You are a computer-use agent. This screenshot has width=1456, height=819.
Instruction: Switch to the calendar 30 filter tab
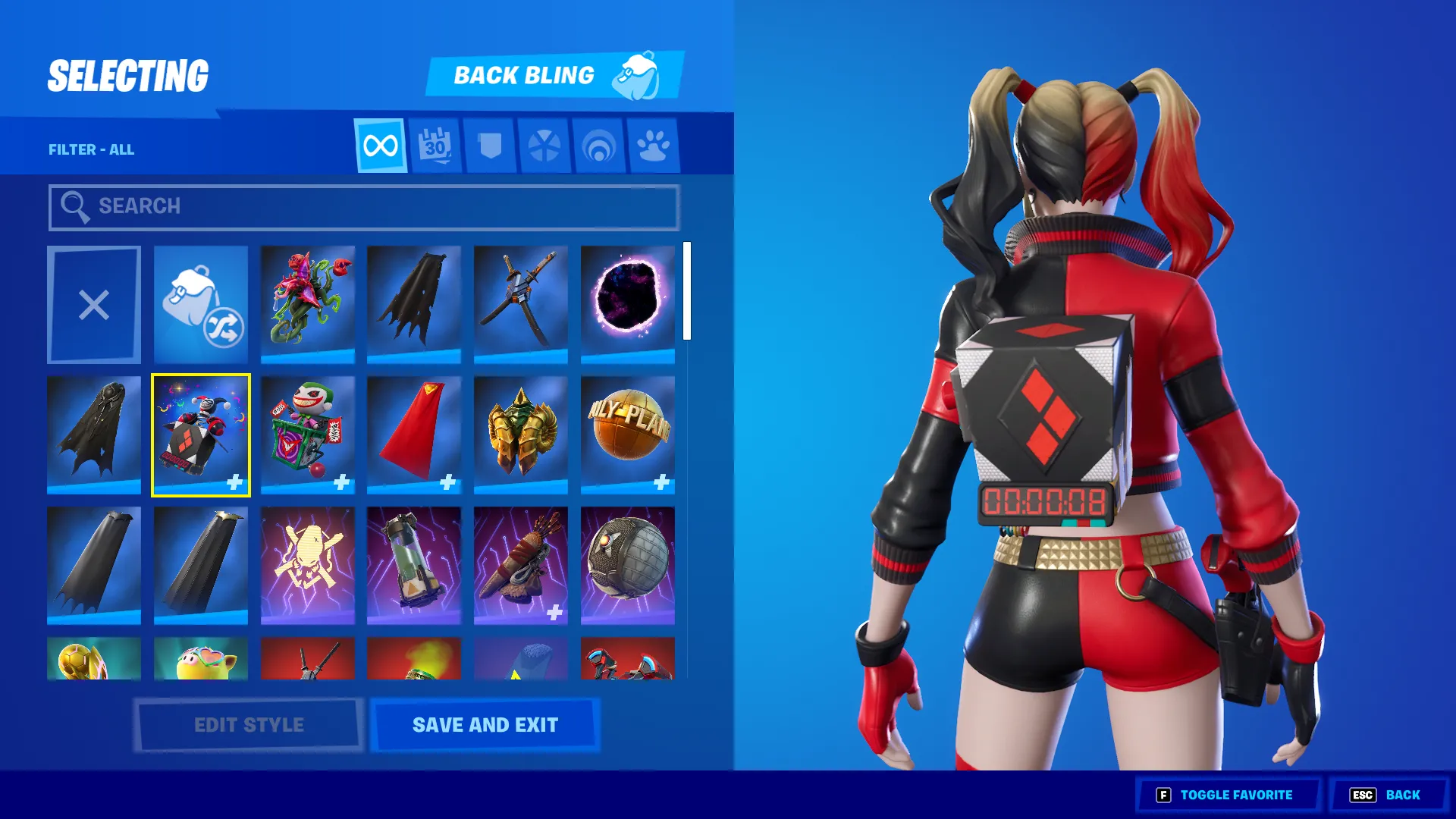(x=435, y=146)
